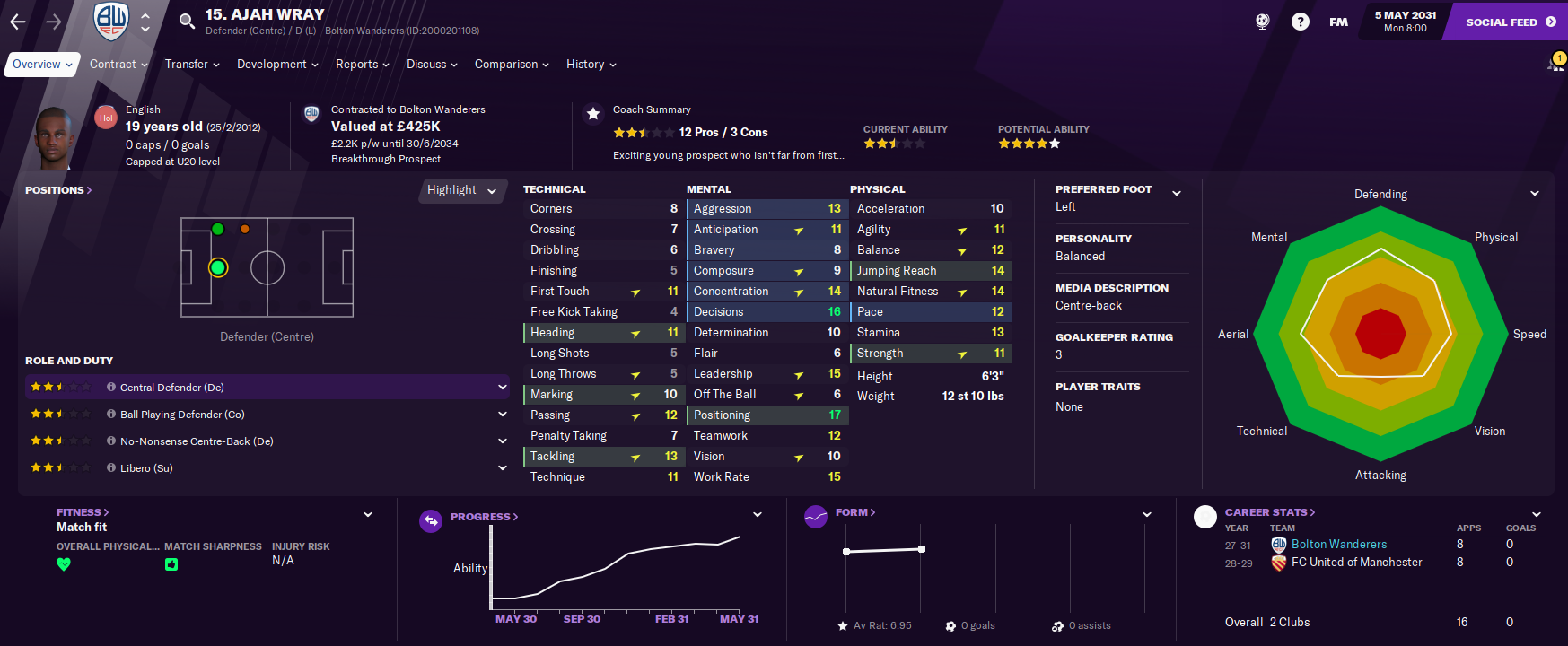Select the Libero (Su) role row
The height and width of the screenshot is (646, 1568).
[146, 468]
